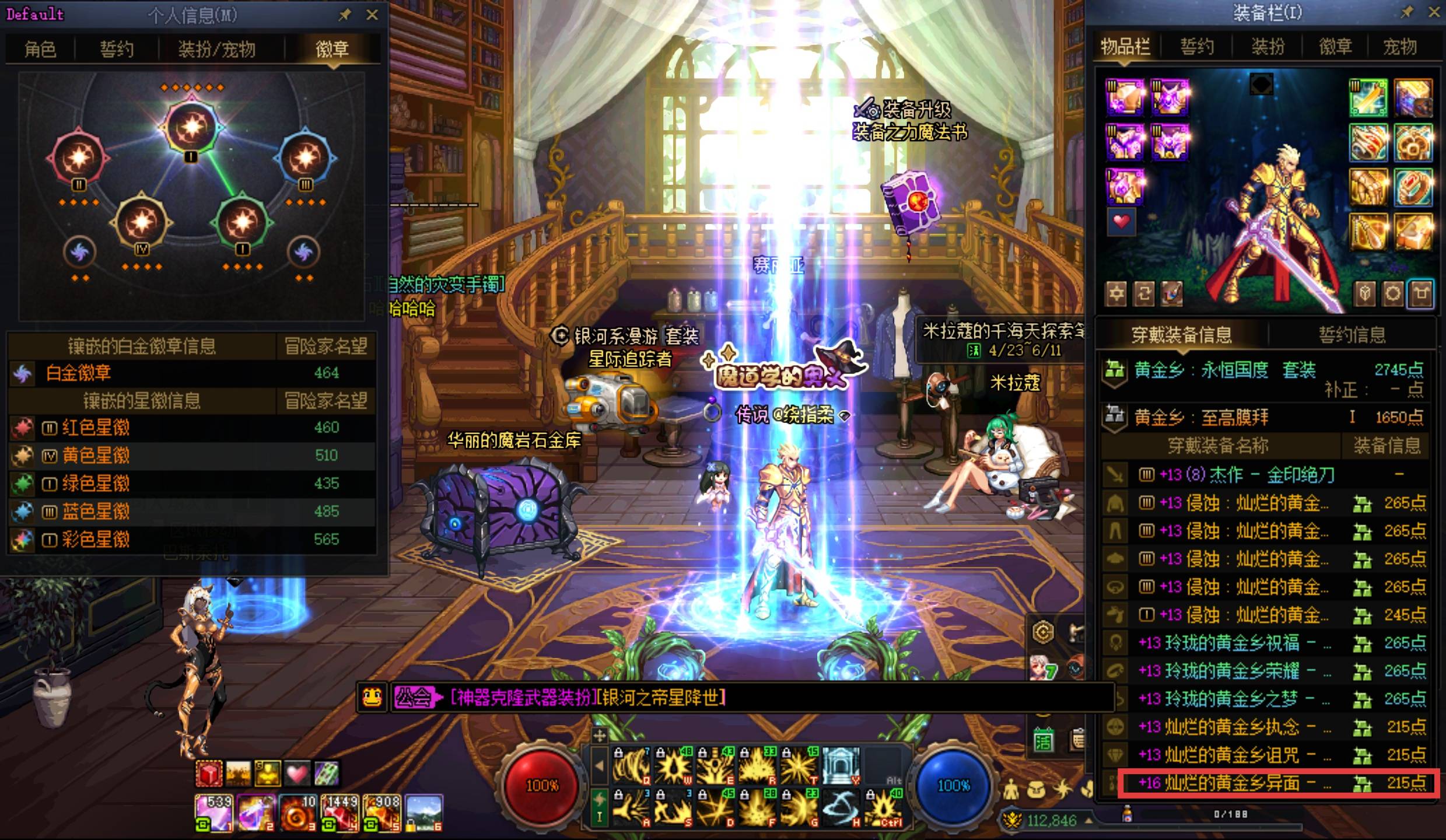Click the heart icon in quick bar
This screenshot has height=840, width=1446.
click(297, 774)
